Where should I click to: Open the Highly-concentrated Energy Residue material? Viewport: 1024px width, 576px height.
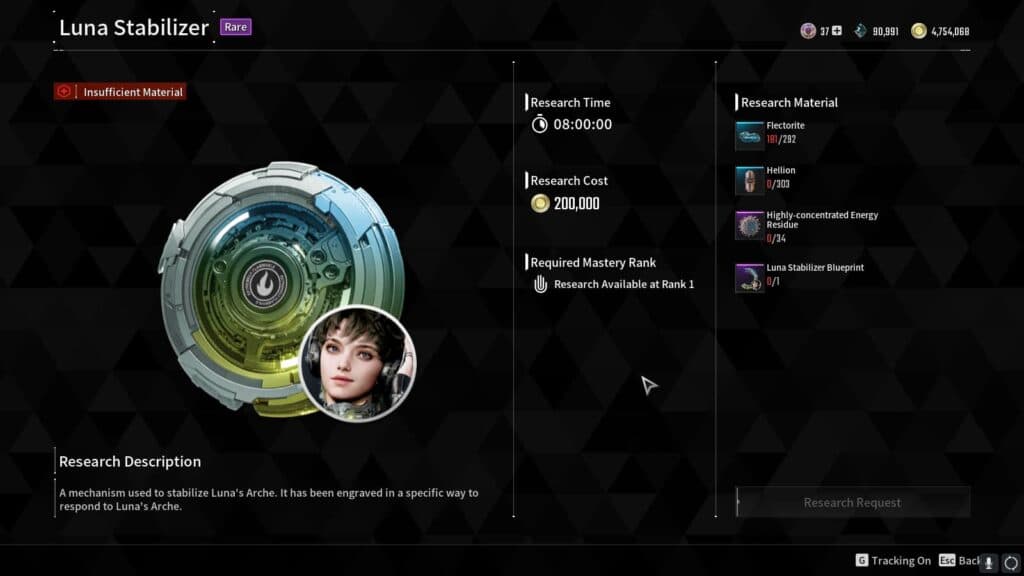(749, 226)
